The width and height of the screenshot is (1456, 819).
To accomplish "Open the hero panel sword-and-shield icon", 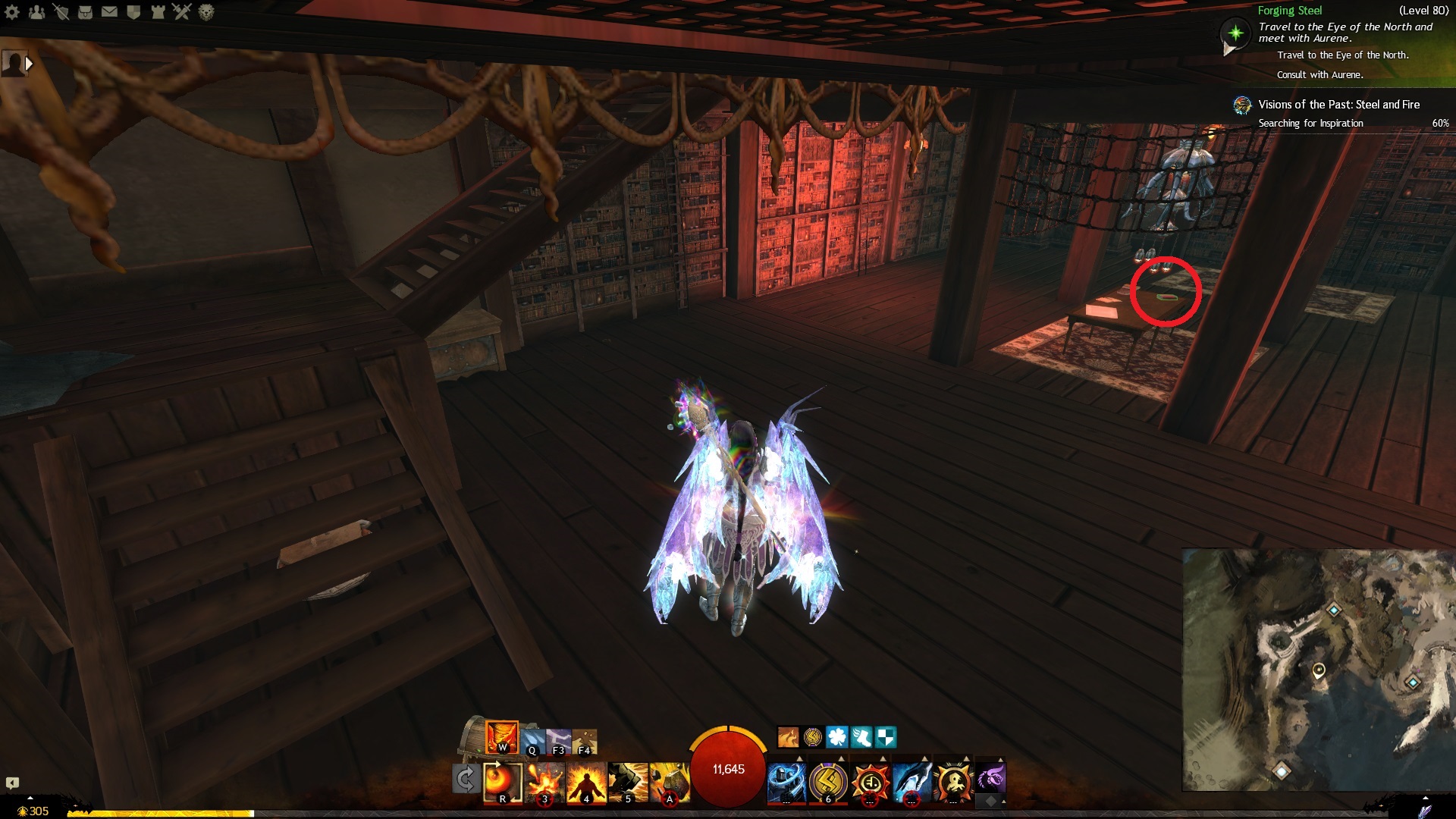I will point(61,11).
